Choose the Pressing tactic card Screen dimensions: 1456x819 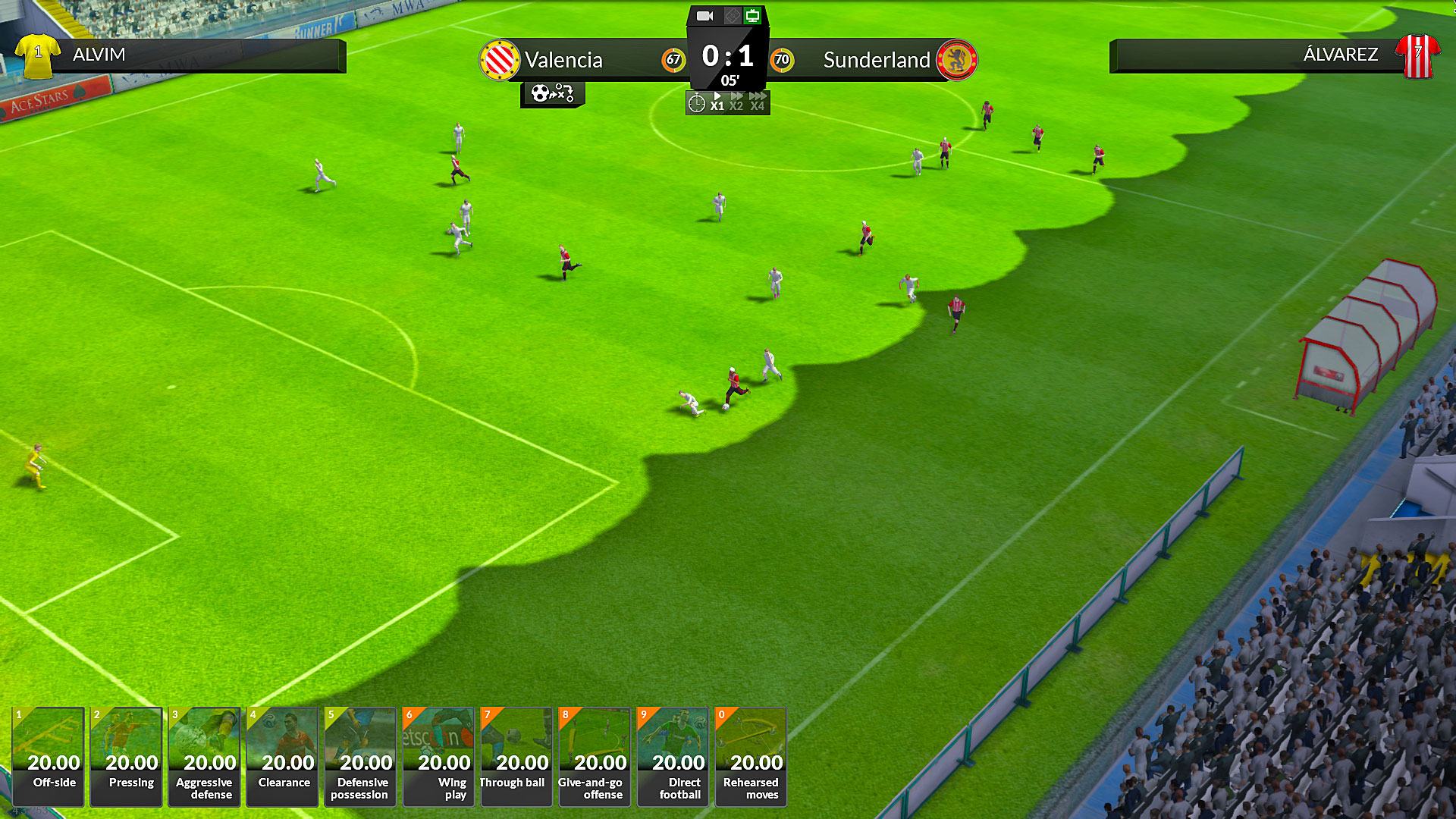tap(127, 756)
